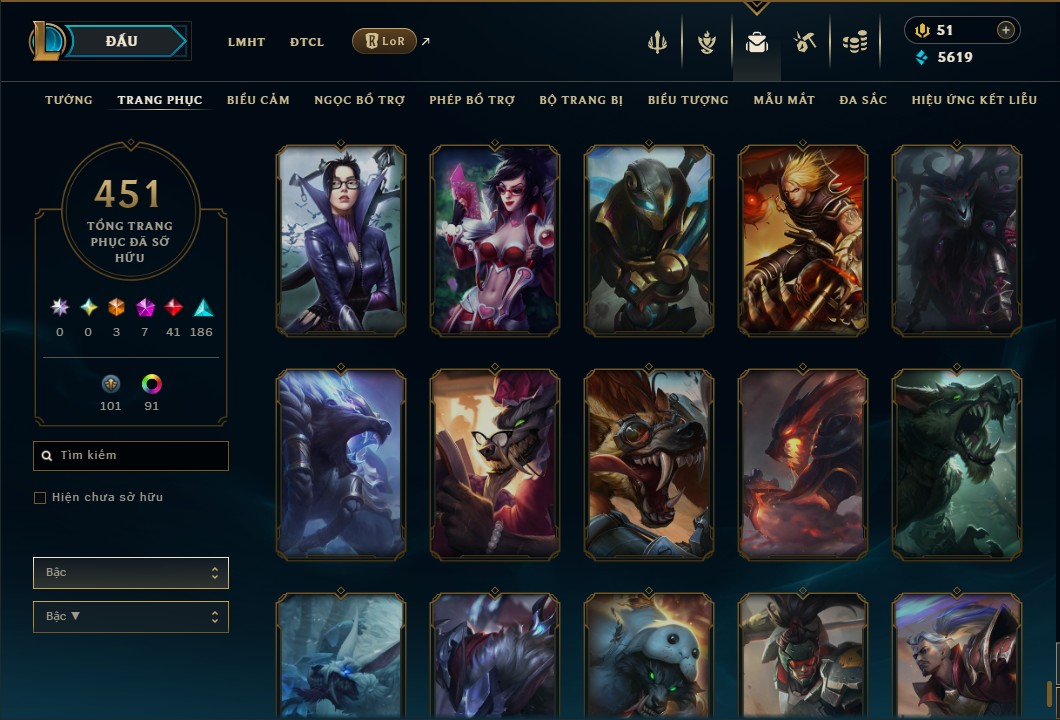The image size is (1060, 720).
Task: Show the BỘ TRANG BỊ tab
Action: tap(581, 100)
